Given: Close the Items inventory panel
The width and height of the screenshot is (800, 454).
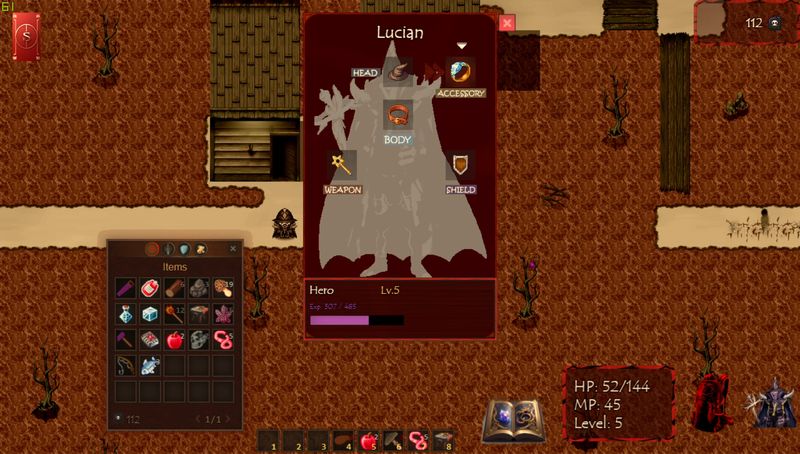Looking at the screenshot, I should click(x=233, y=248).
